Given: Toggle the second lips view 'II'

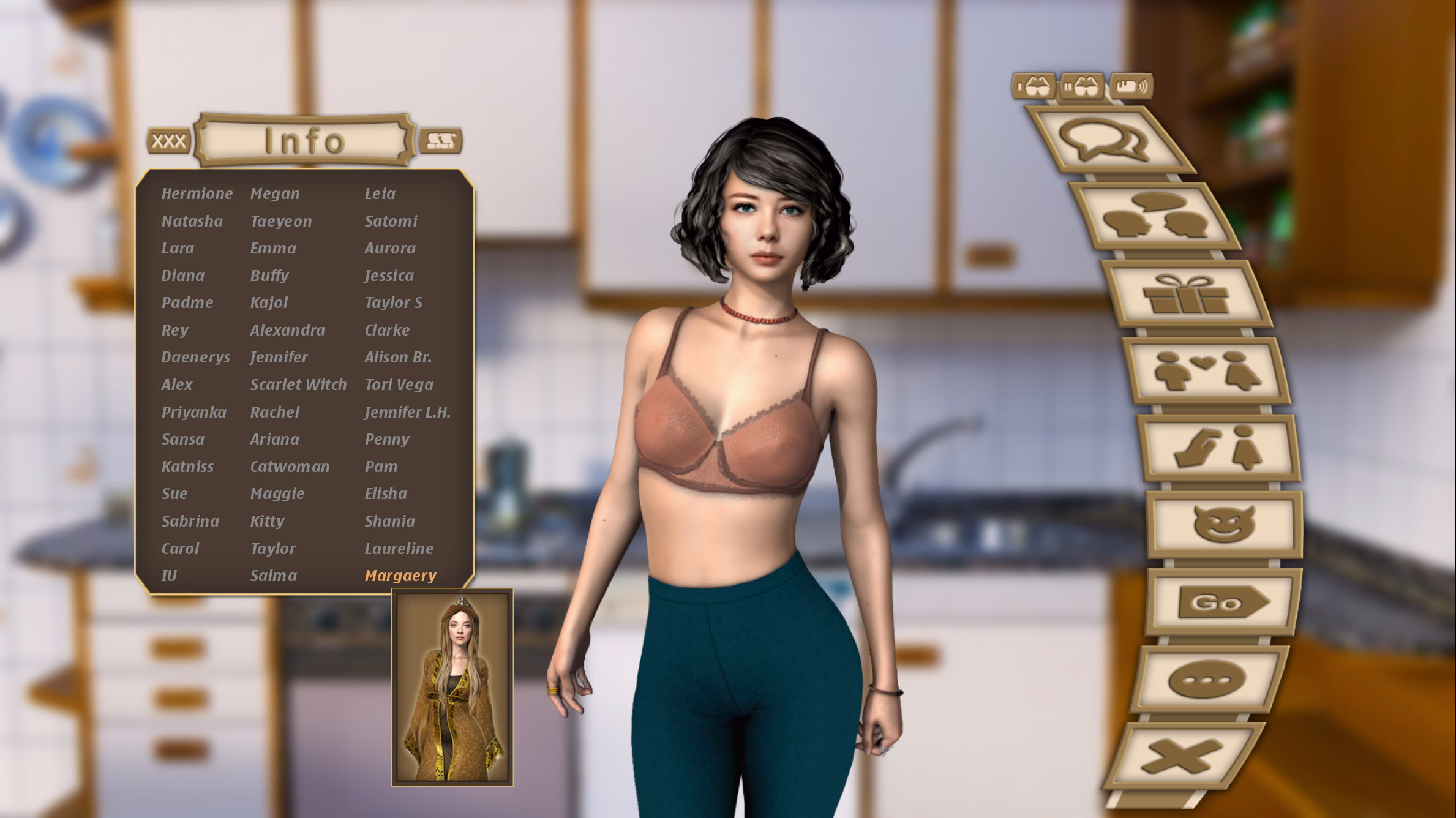Looking at the screenshot, I should pos(1082,88).
